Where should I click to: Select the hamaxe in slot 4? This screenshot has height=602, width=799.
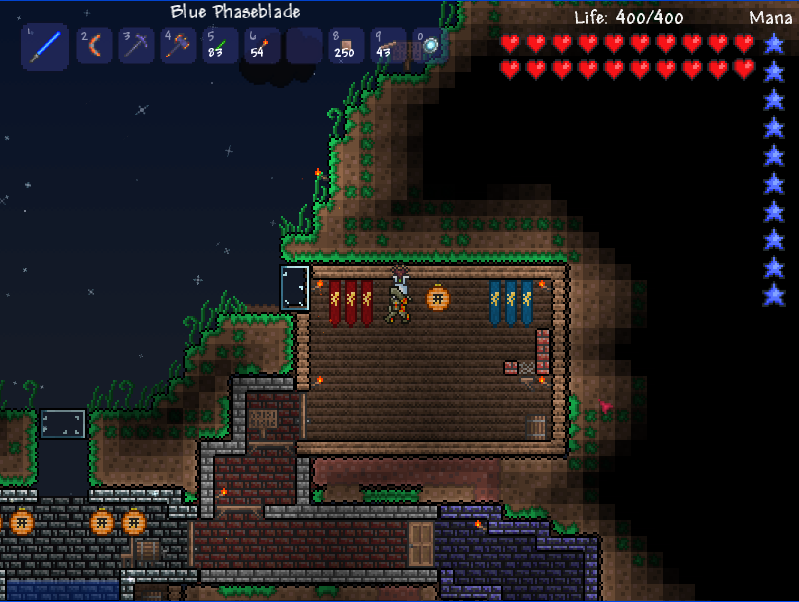[178, 46]
